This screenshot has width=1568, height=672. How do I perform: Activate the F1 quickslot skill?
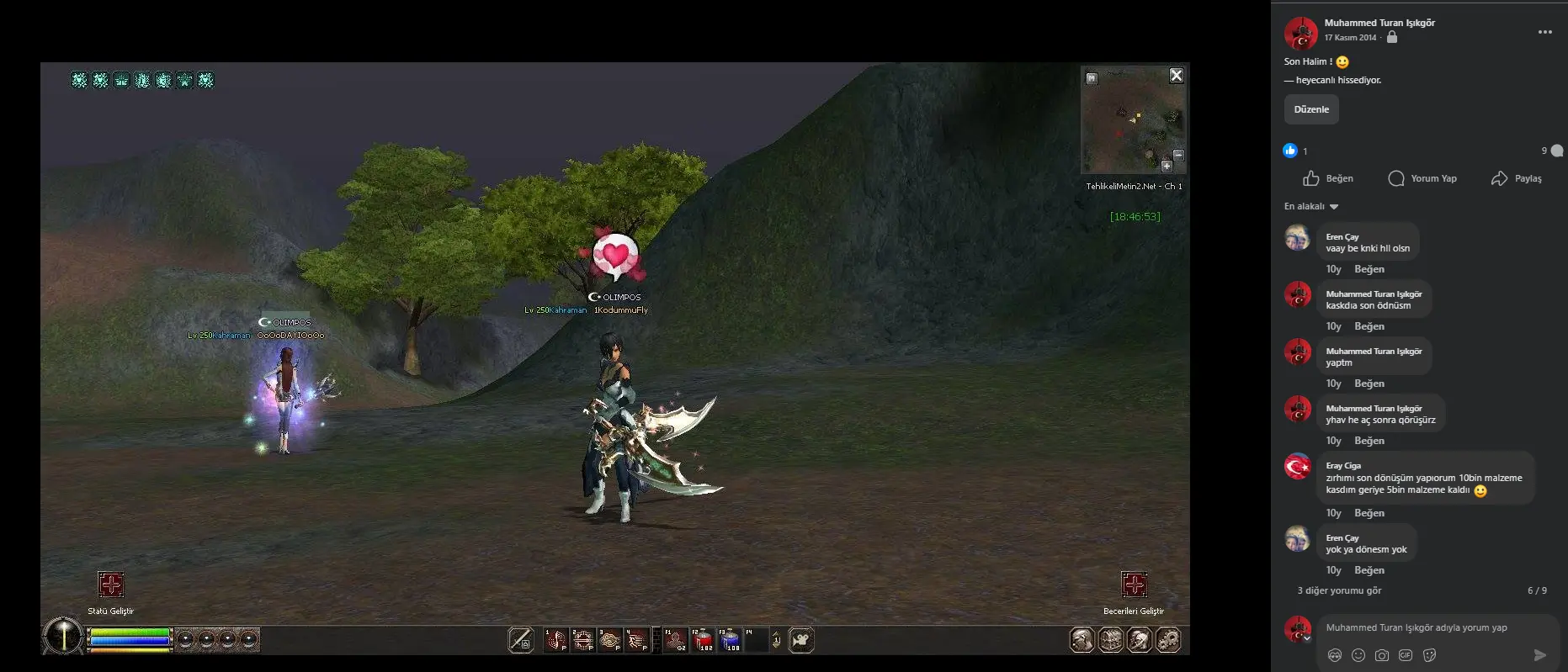click(x=676, y=640)
